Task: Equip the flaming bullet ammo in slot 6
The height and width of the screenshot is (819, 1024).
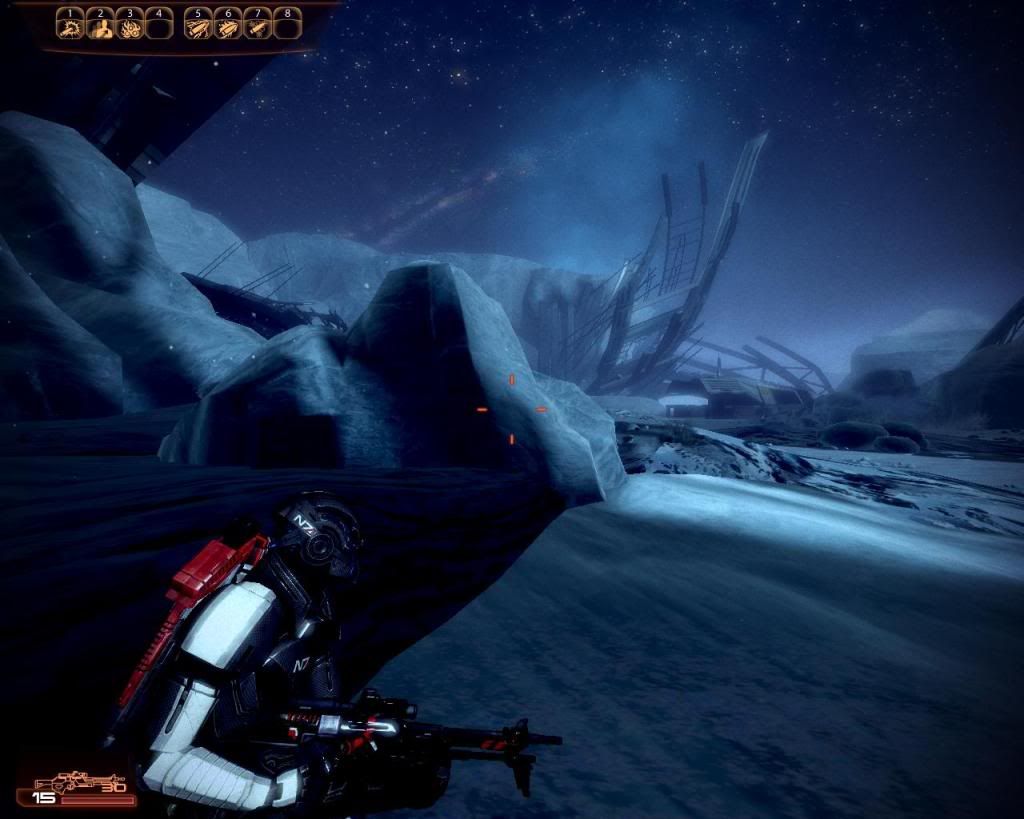Action: tap(228, 27)
